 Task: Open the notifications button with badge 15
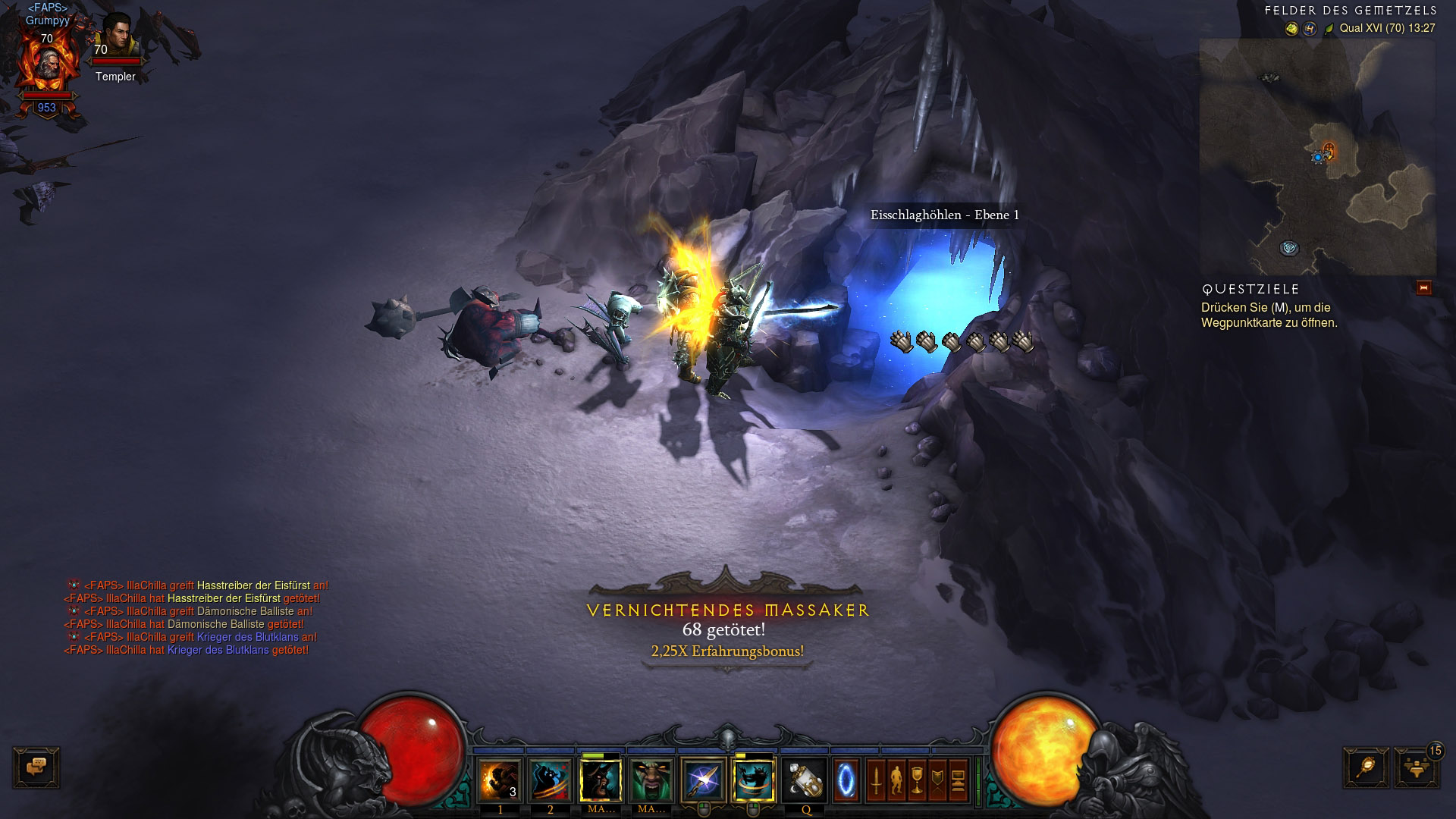[x=1416, y=767]
